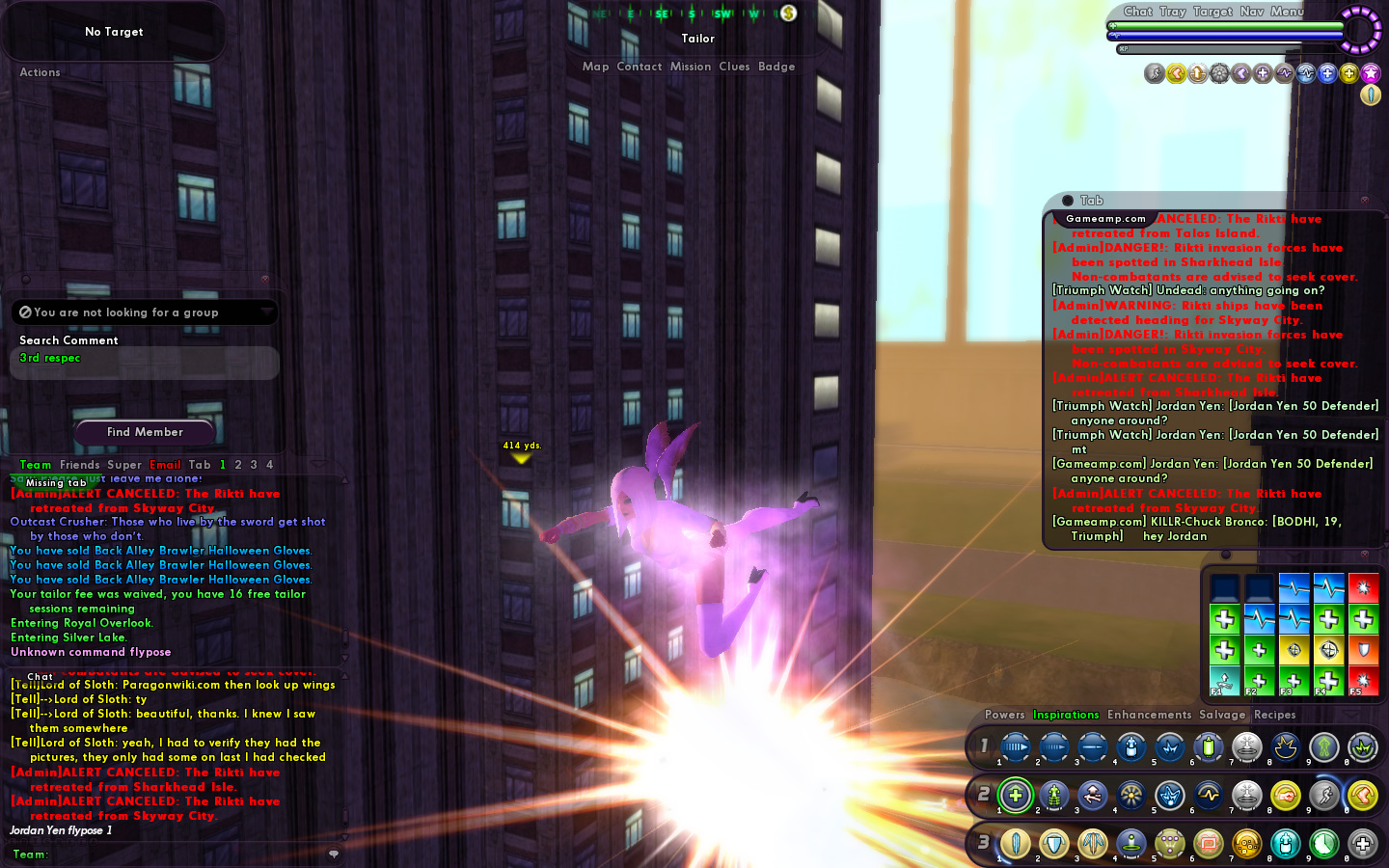
Task: Click the Find Member button
Action: 145,432
